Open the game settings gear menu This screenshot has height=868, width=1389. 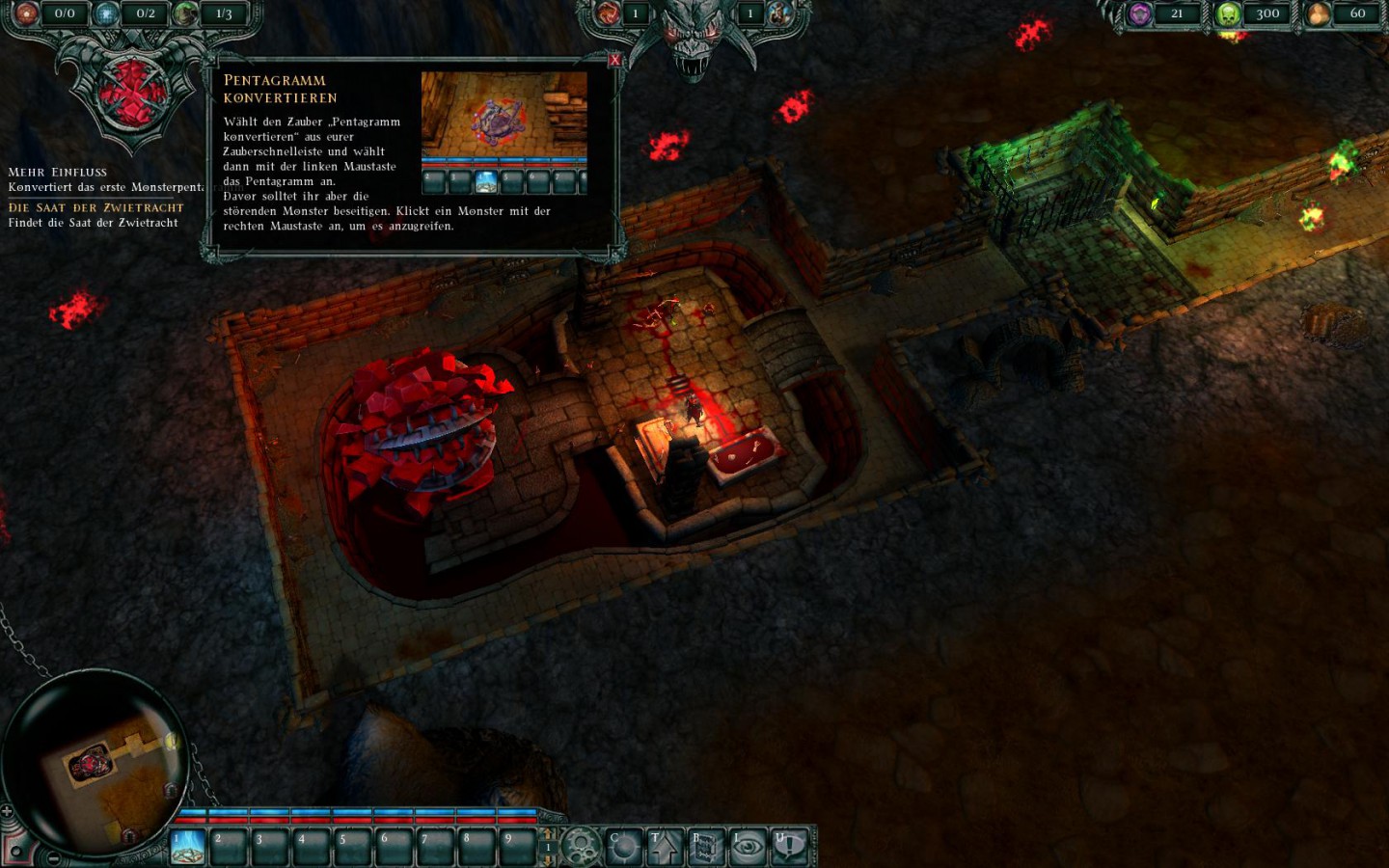click(x=580, y=844)
